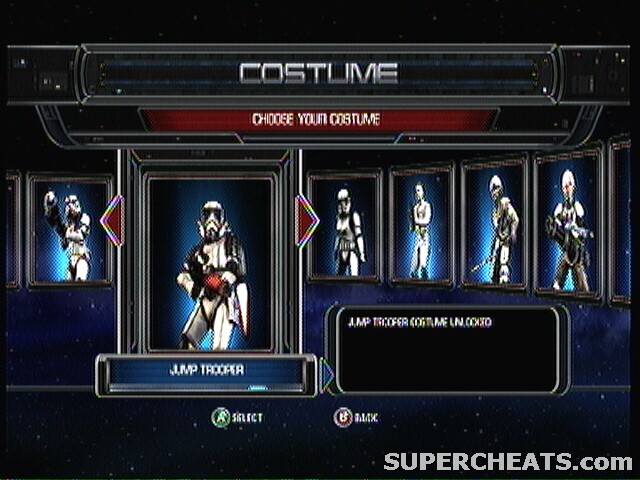Viewport: 640px width, 480px height.
Task: Select the Jump Trooper name bar
Action: click(x=209, y=372)
